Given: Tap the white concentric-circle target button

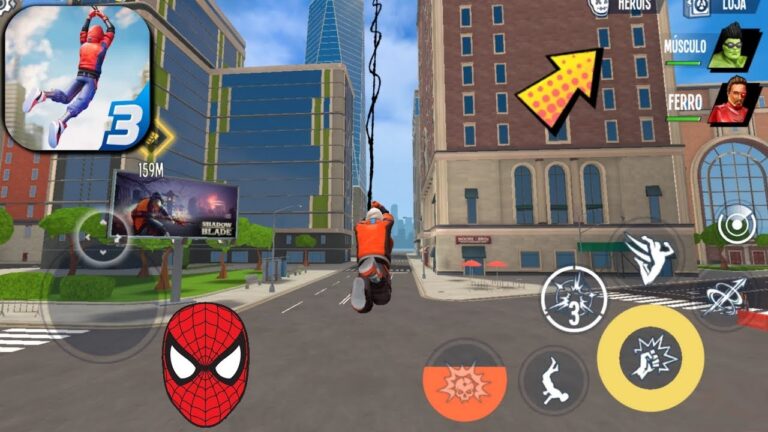Looking at the screenshot, I should click(x=738, y=223).
